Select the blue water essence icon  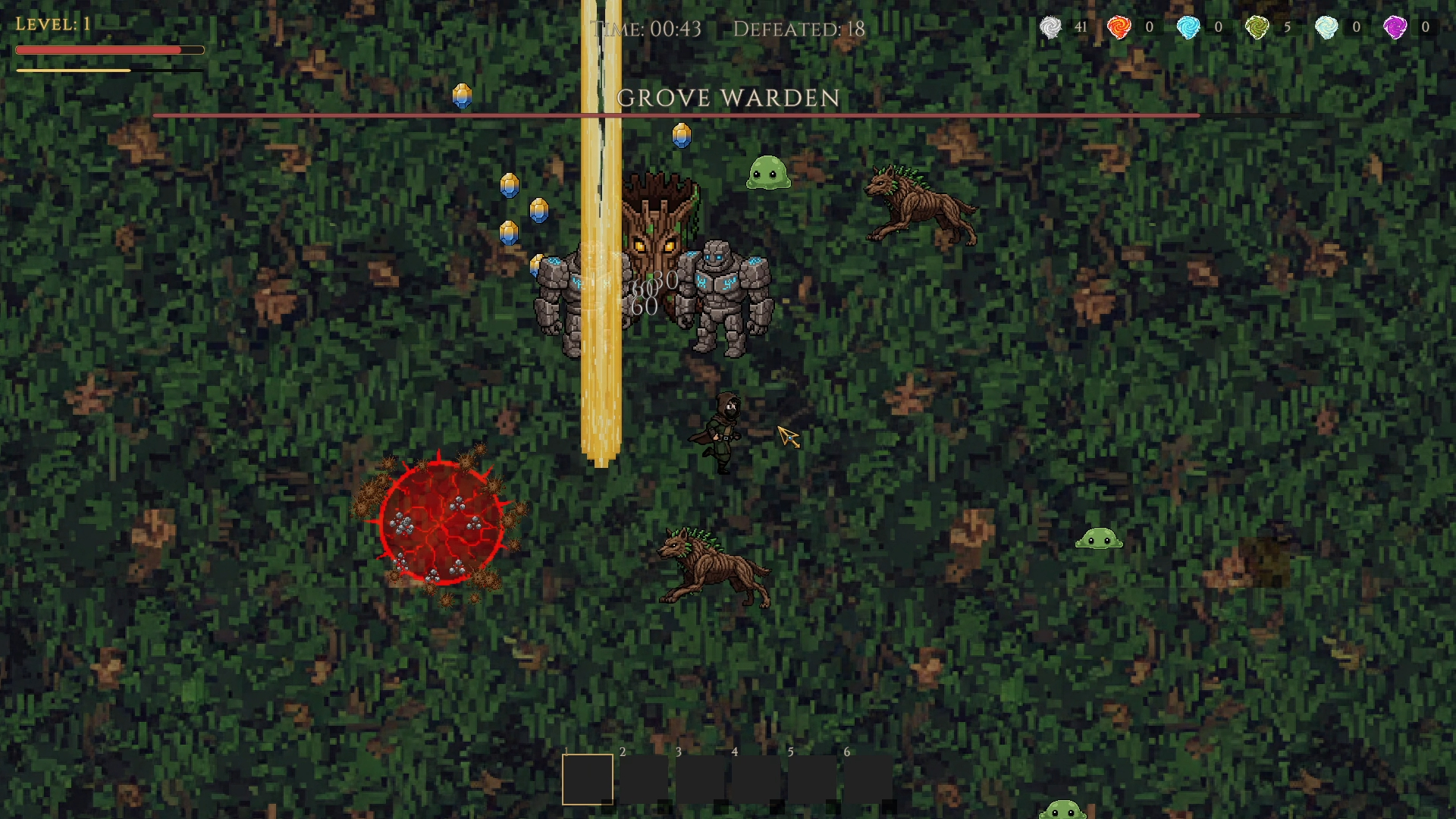pyautogui.click(x=1189, y=27)
